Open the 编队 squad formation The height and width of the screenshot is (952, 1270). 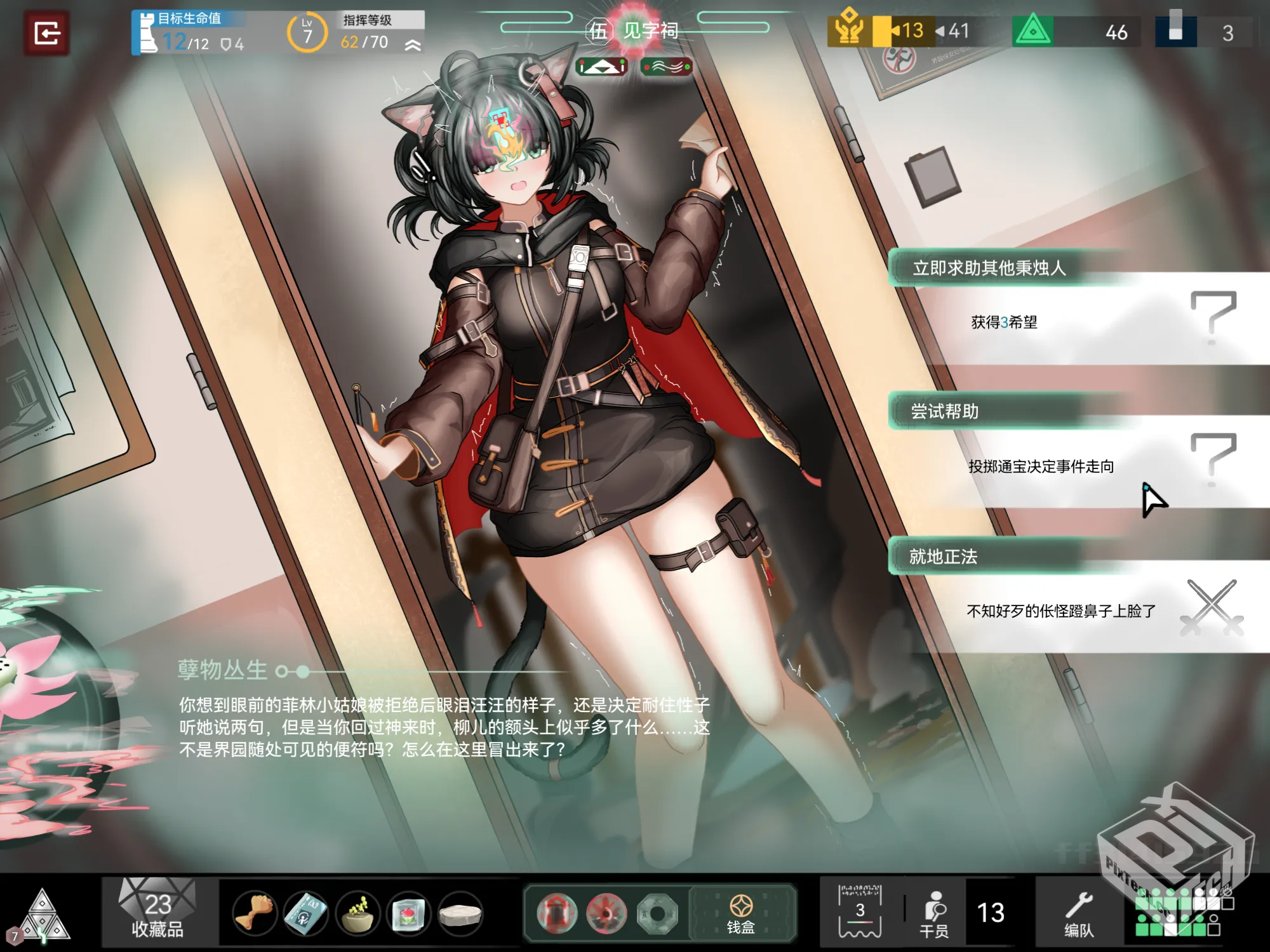[1079, 913]
